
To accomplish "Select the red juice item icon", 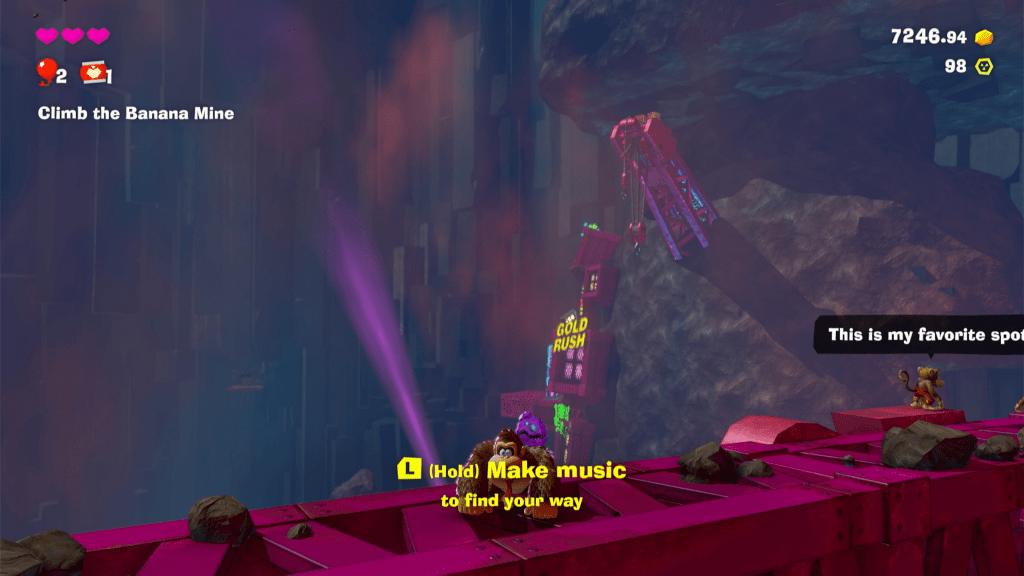I will (92, 72).
